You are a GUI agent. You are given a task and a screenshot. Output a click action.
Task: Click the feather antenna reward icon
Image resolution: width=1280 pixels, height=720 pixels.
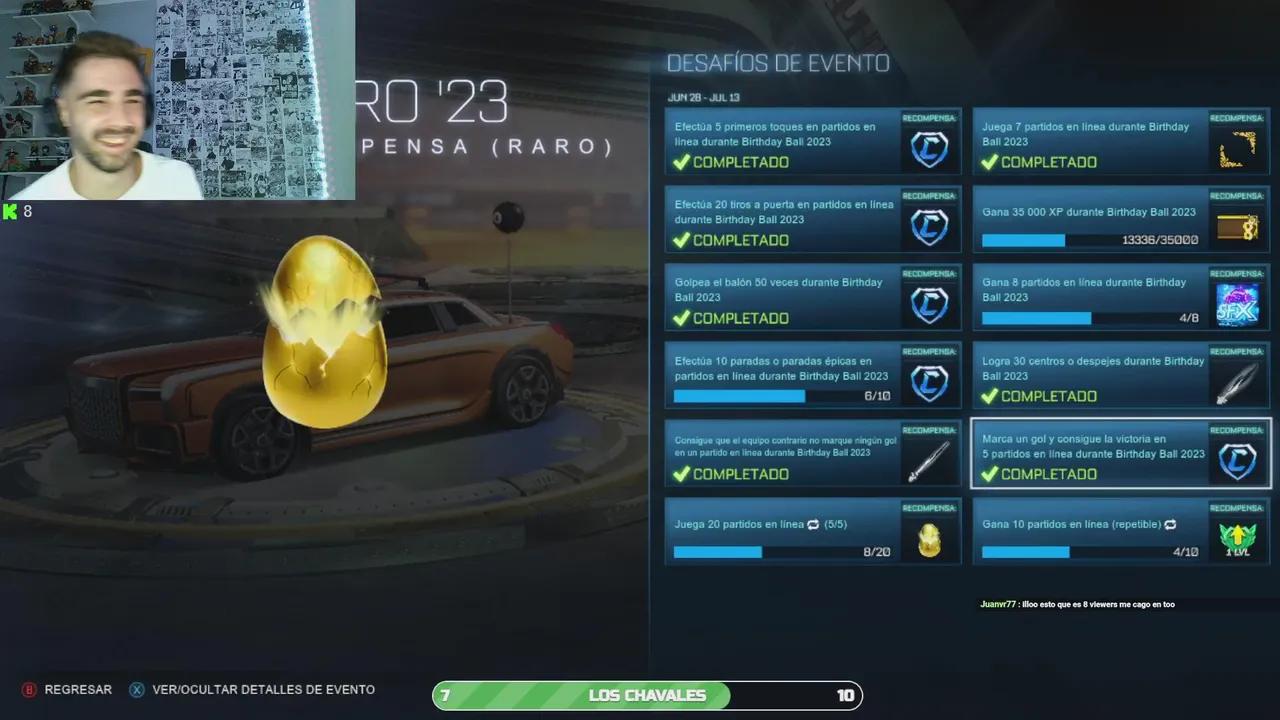tap(1237, 382)
